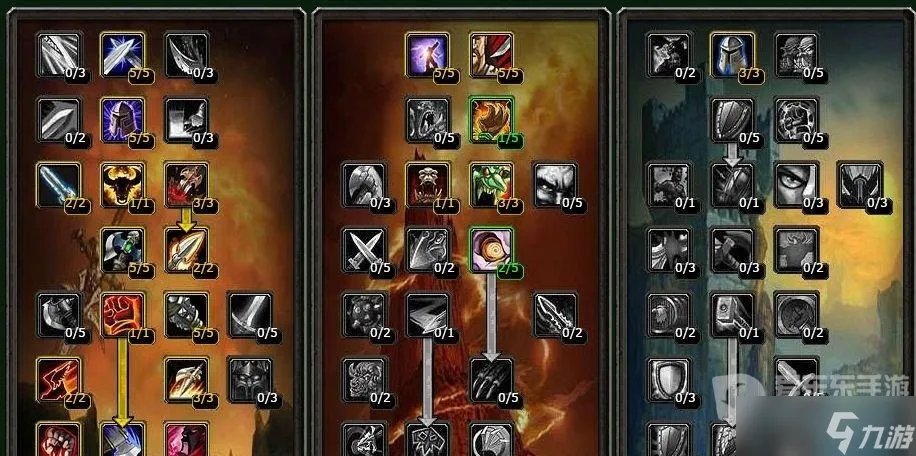Choose the grey shield talent at 0/5

coord(732,120)
